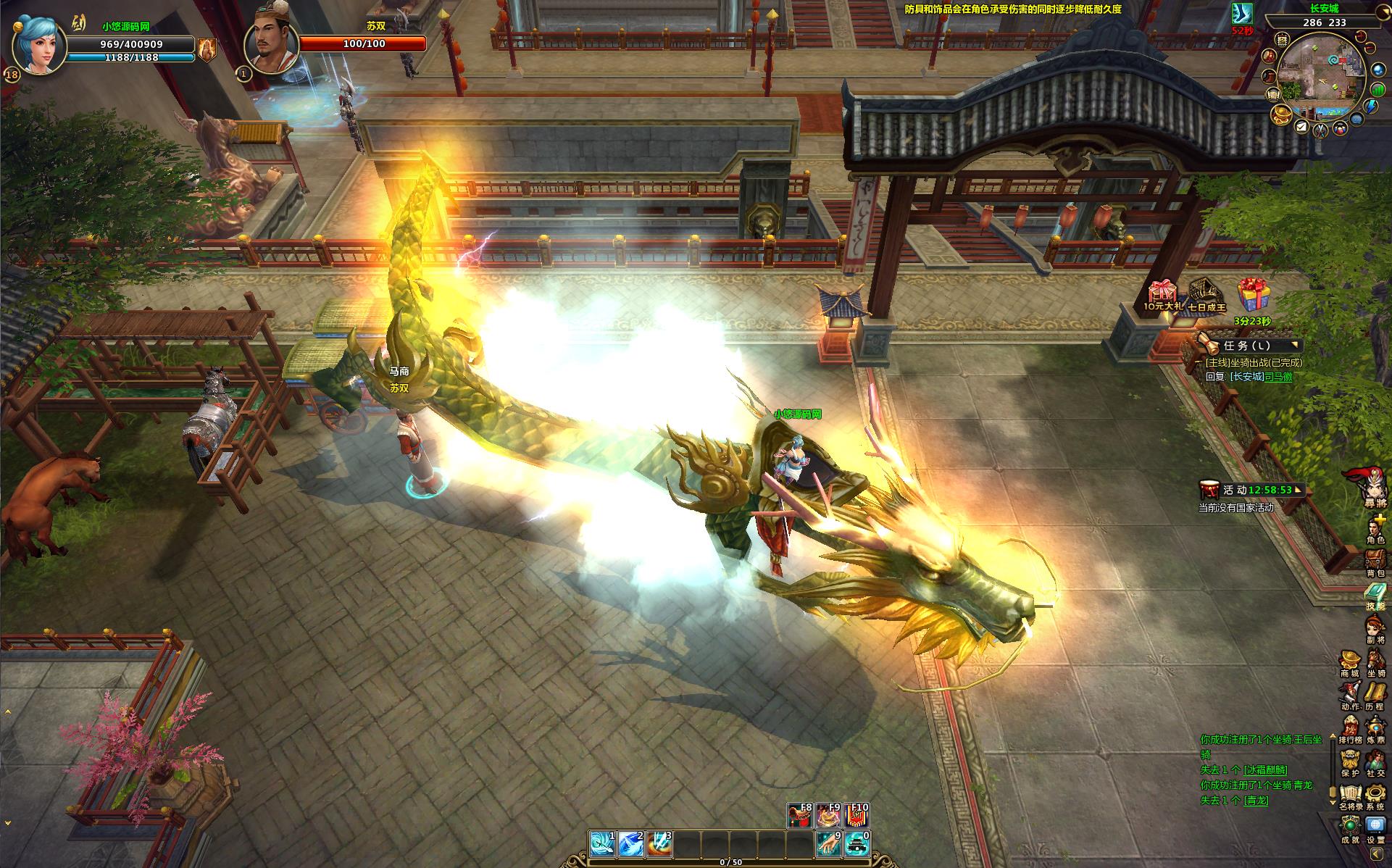This screenshot has width=1392, height=868.
Task: Open the 社交 social panel
Action: (1375, 762)
